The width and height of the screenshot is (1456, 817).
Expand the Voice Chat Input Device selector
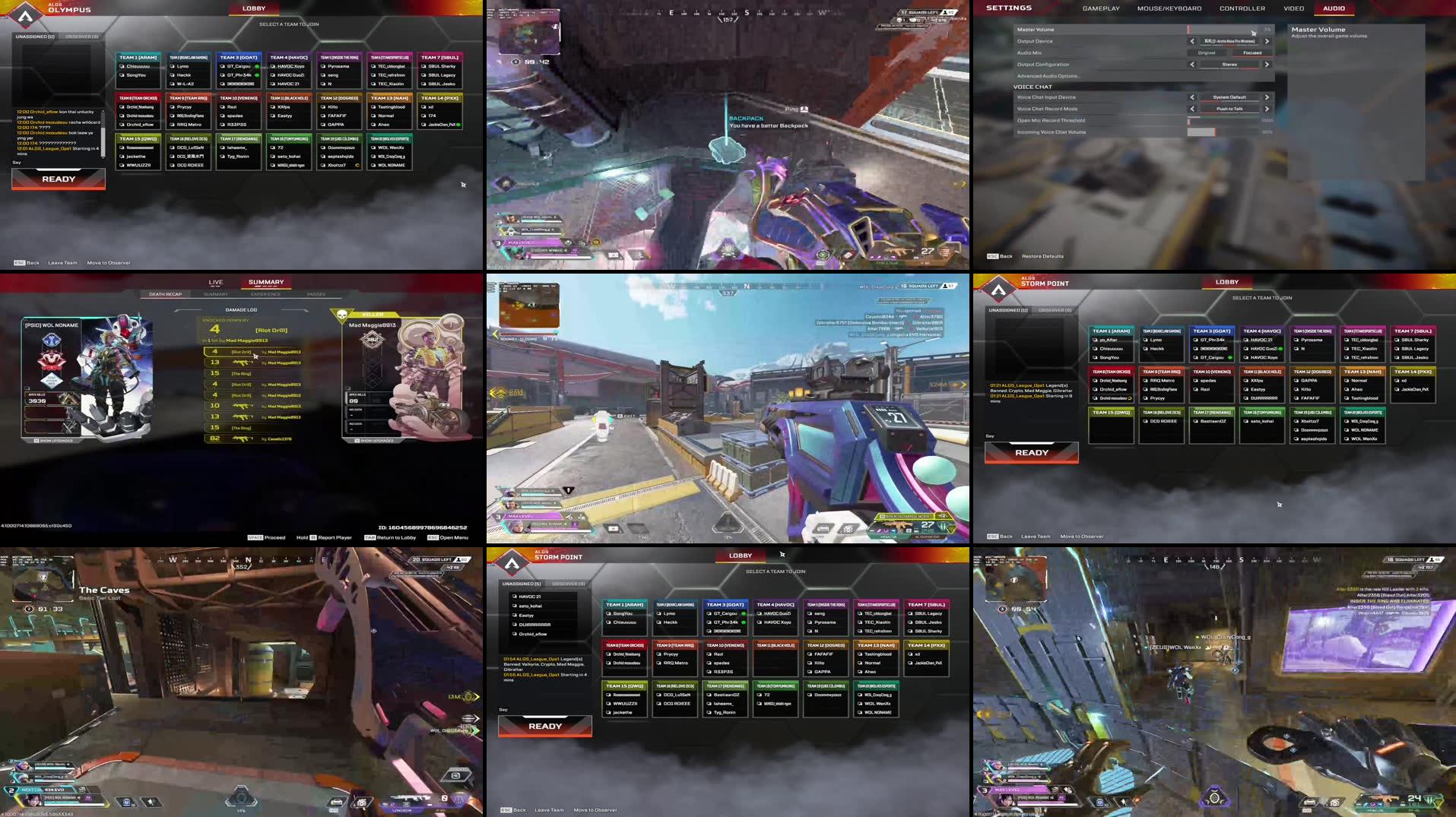pos(1266,97)
